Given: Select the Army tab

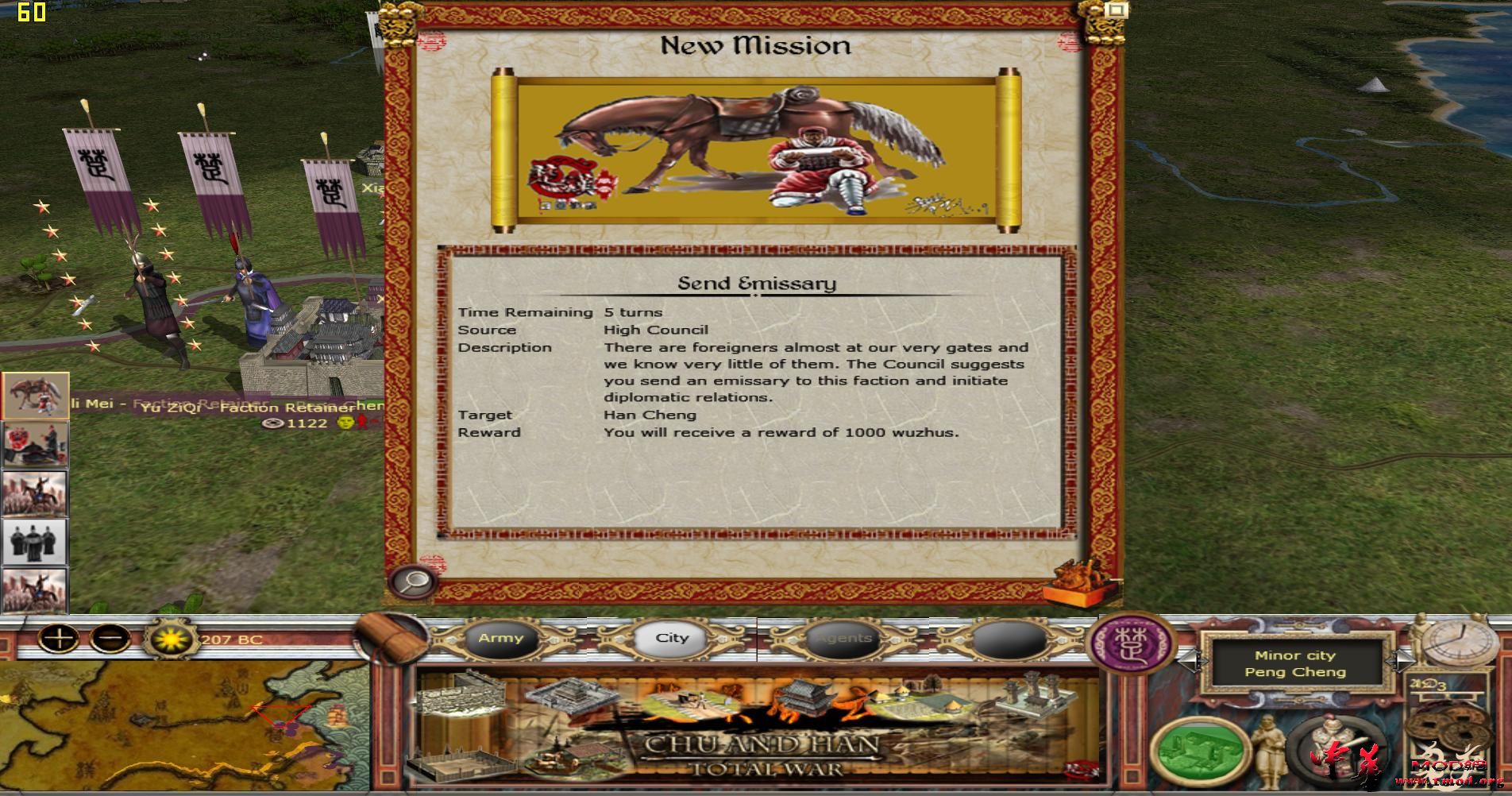Looking at the screenshot, I should coord(500,637).
